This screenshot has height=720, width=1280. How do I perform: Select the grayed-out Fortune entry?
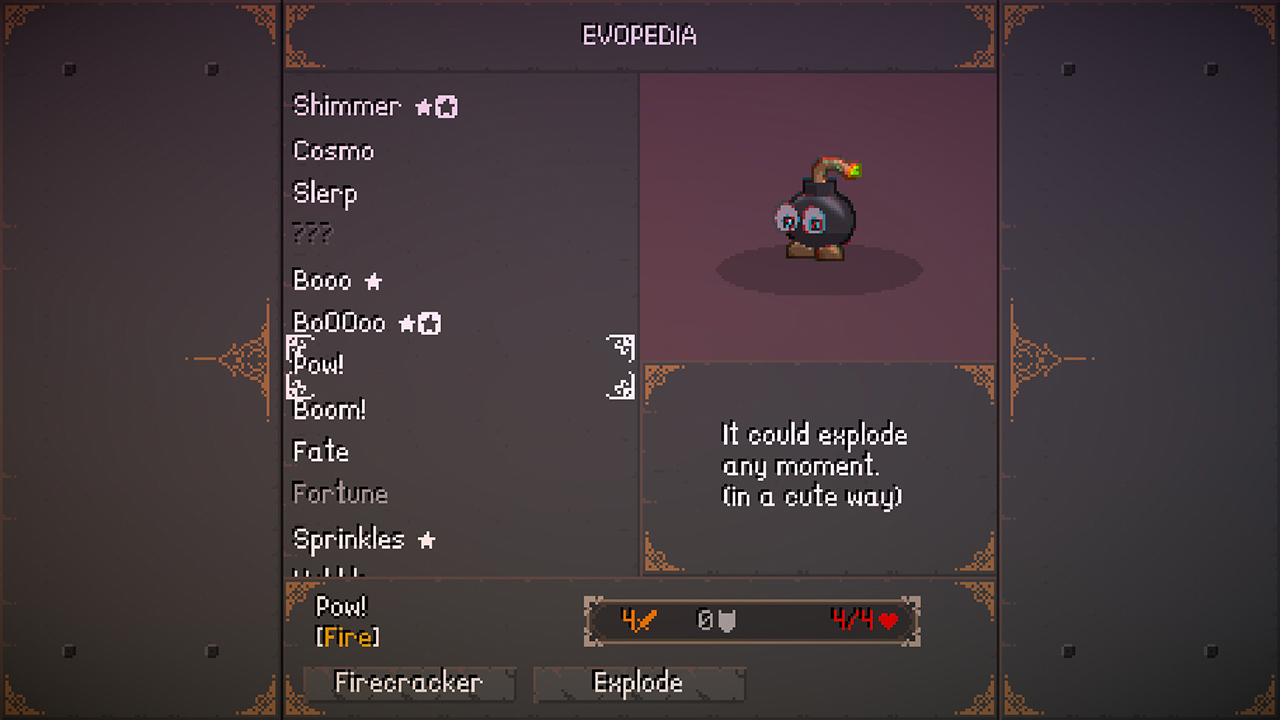point(339,492)
